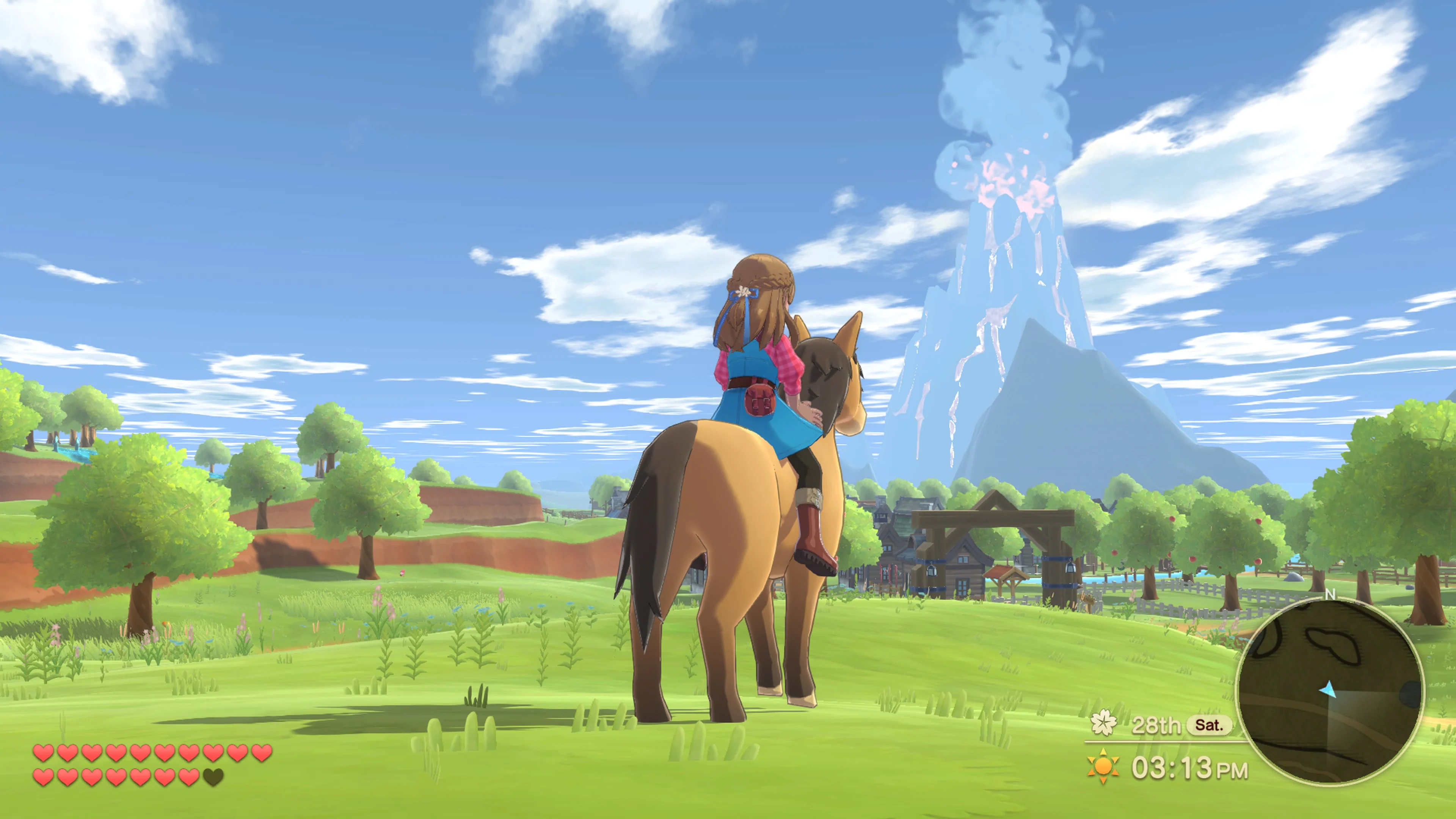Click the first red heart in the health bar
Viewport: 1456px width, 819px height.
coord(43,752)
